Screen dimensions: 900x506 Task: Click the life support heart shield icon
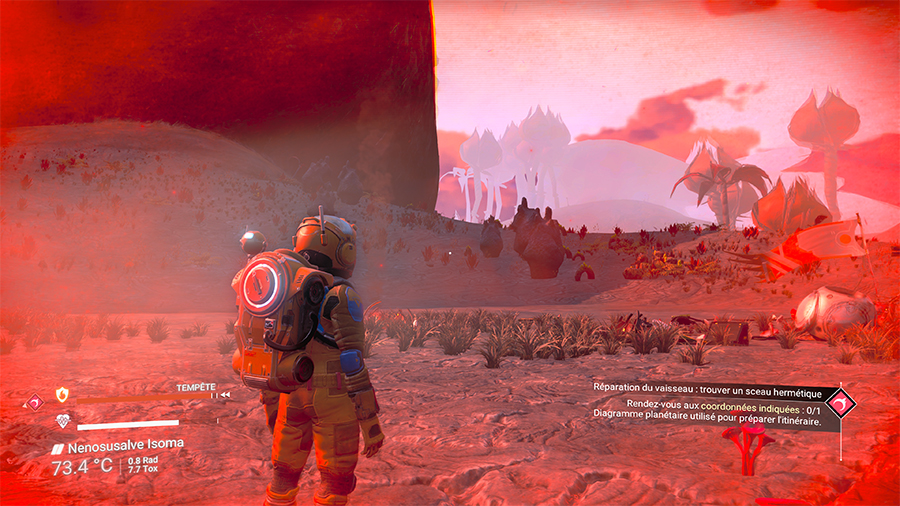click(x=63, y=422)
